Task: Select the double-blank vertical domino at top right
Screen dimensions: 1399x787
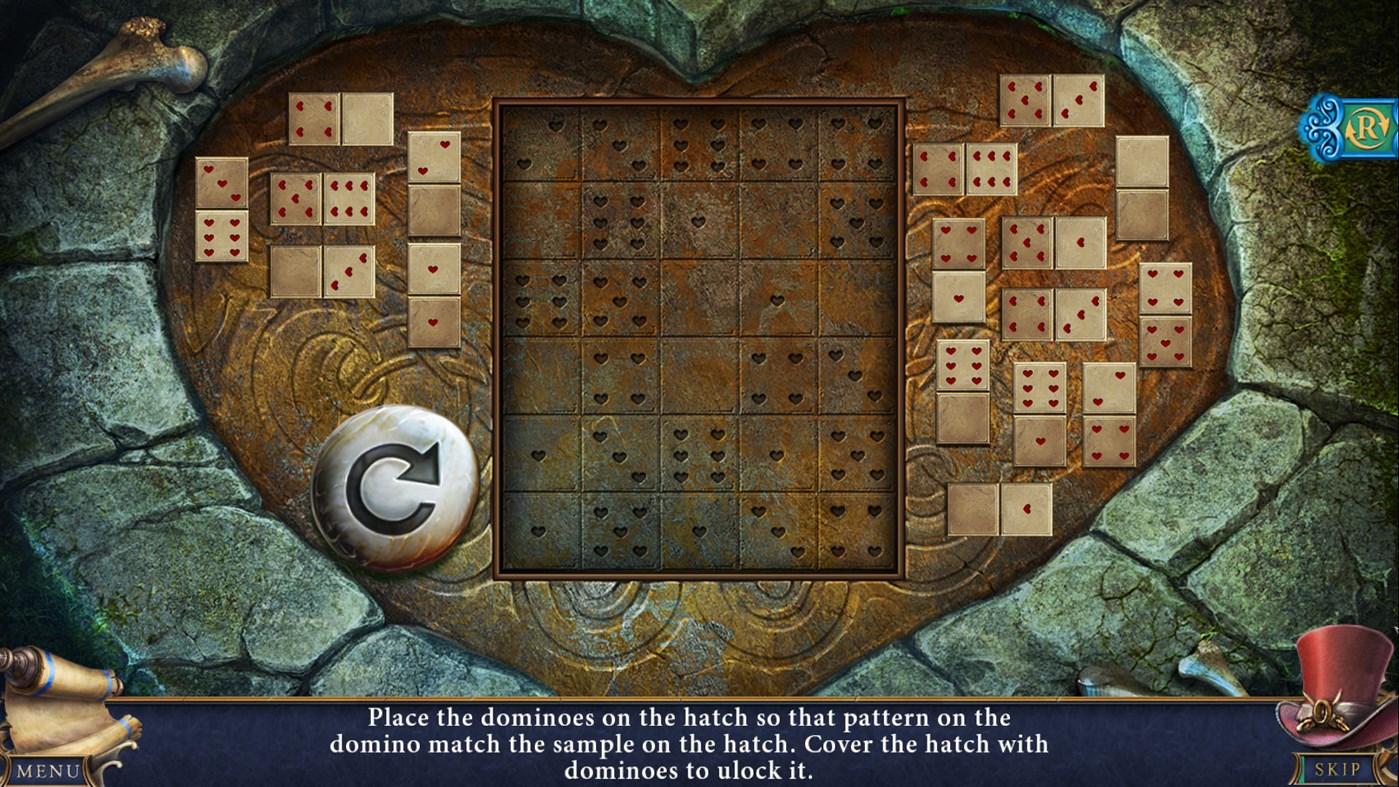Action: [x=1143, y=189]
